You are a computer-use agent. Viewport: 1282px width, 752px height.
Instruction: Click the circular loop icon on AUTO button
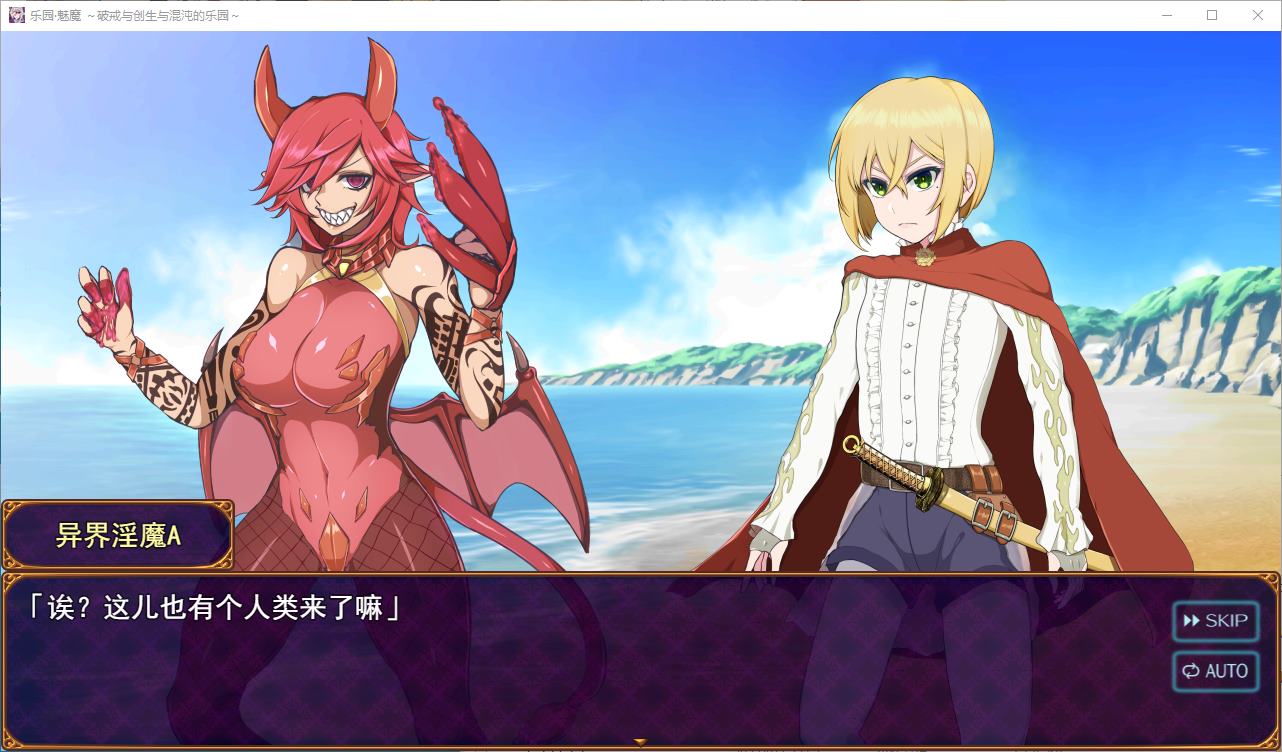pyautogui.click(x=1192, y=671)
